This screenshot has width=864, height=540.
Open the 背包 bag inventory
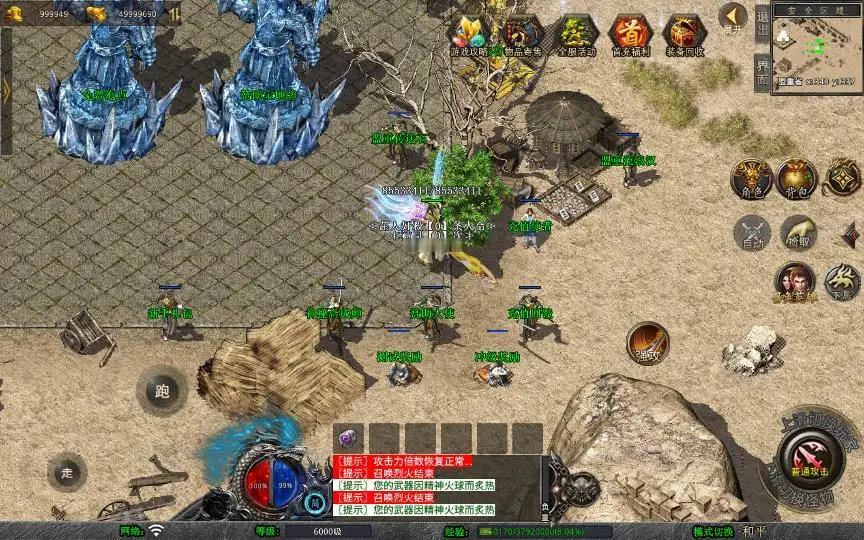797,178
